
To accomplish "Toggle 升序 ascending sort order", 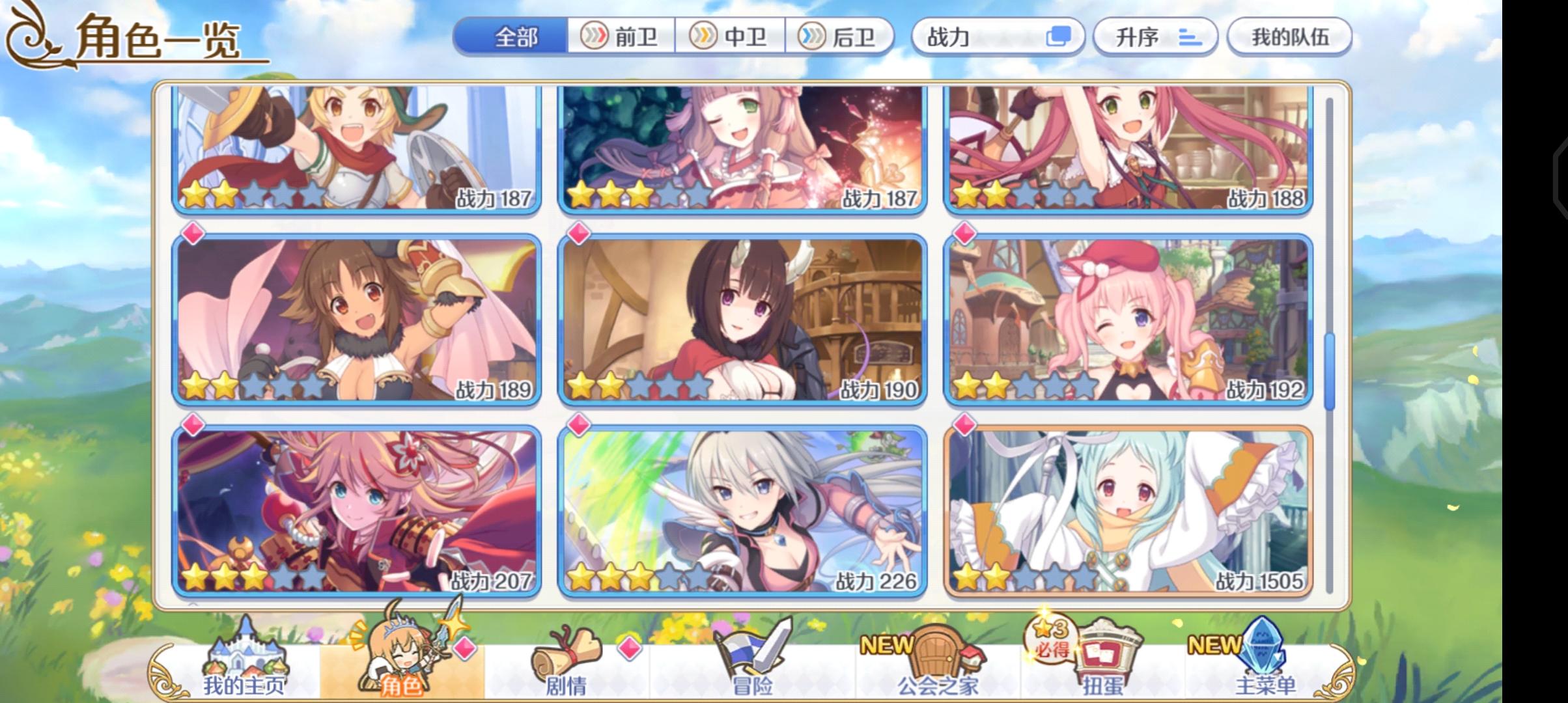I will tap(1156, 37).
